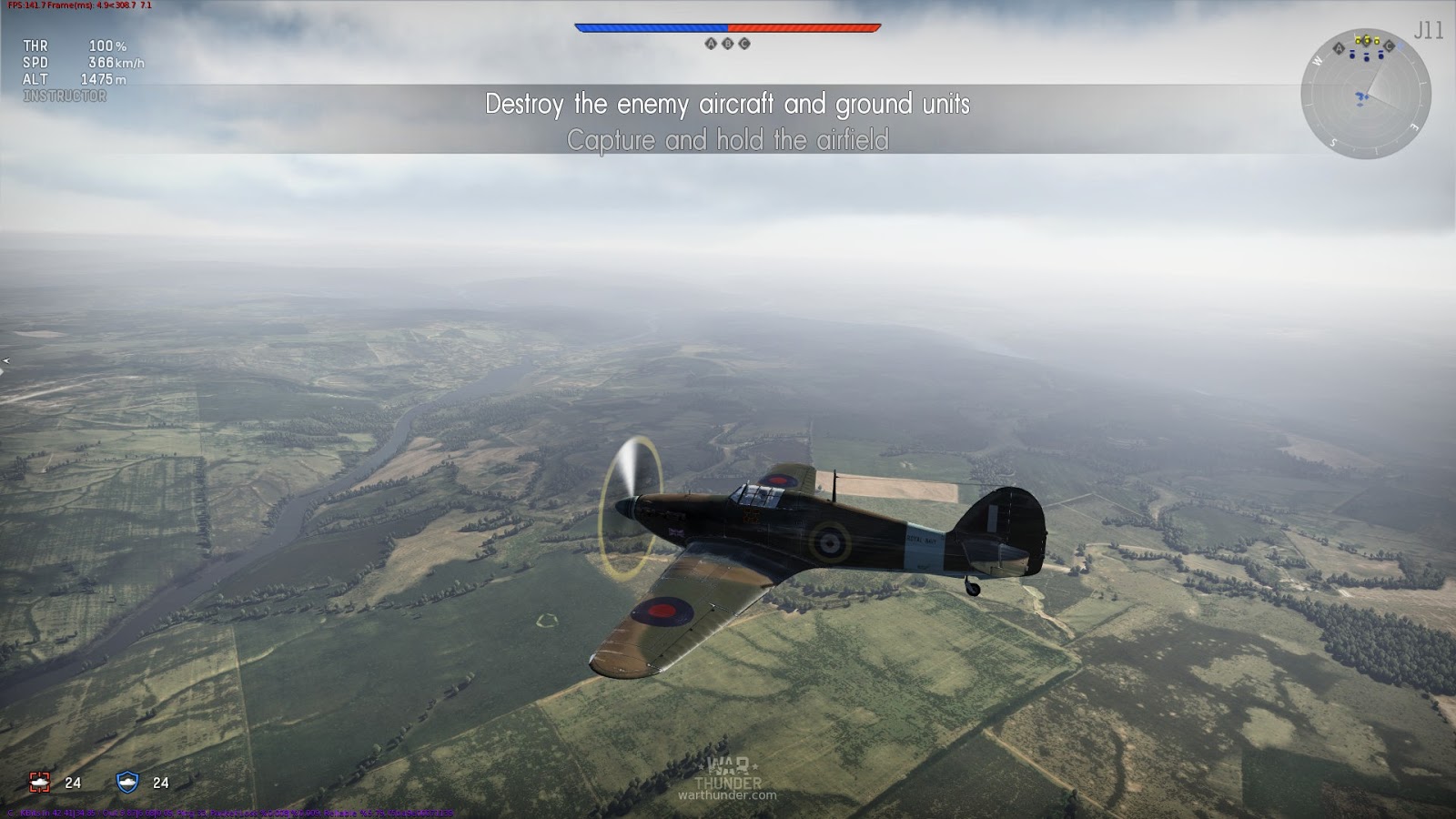
Task: Click the circular minimap radar
Action: point(1366,94)
